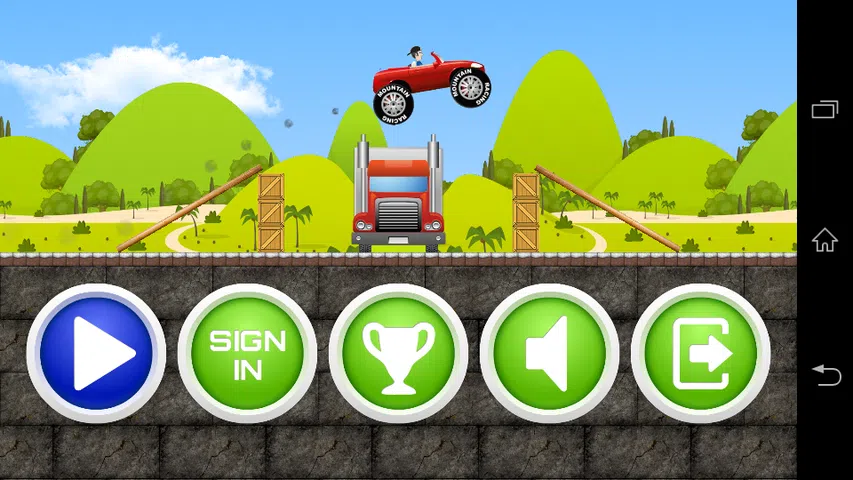Viewport: 853px width, 480px height.
Task: Tap the green SIGN IN button
Action: click(x=247, y=353)
